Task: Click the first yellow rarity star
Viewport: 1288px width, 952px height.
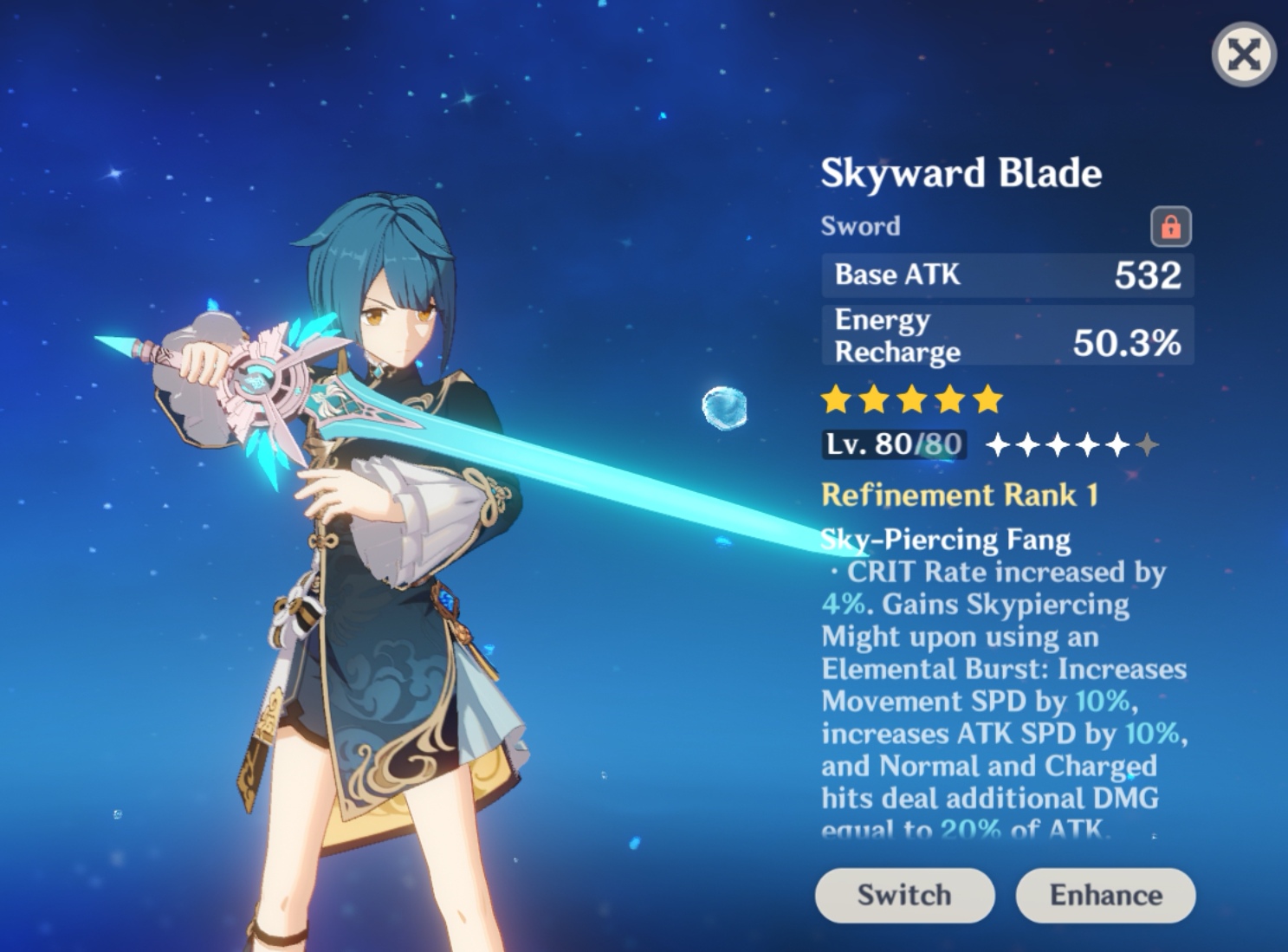Action: [837, 399]
